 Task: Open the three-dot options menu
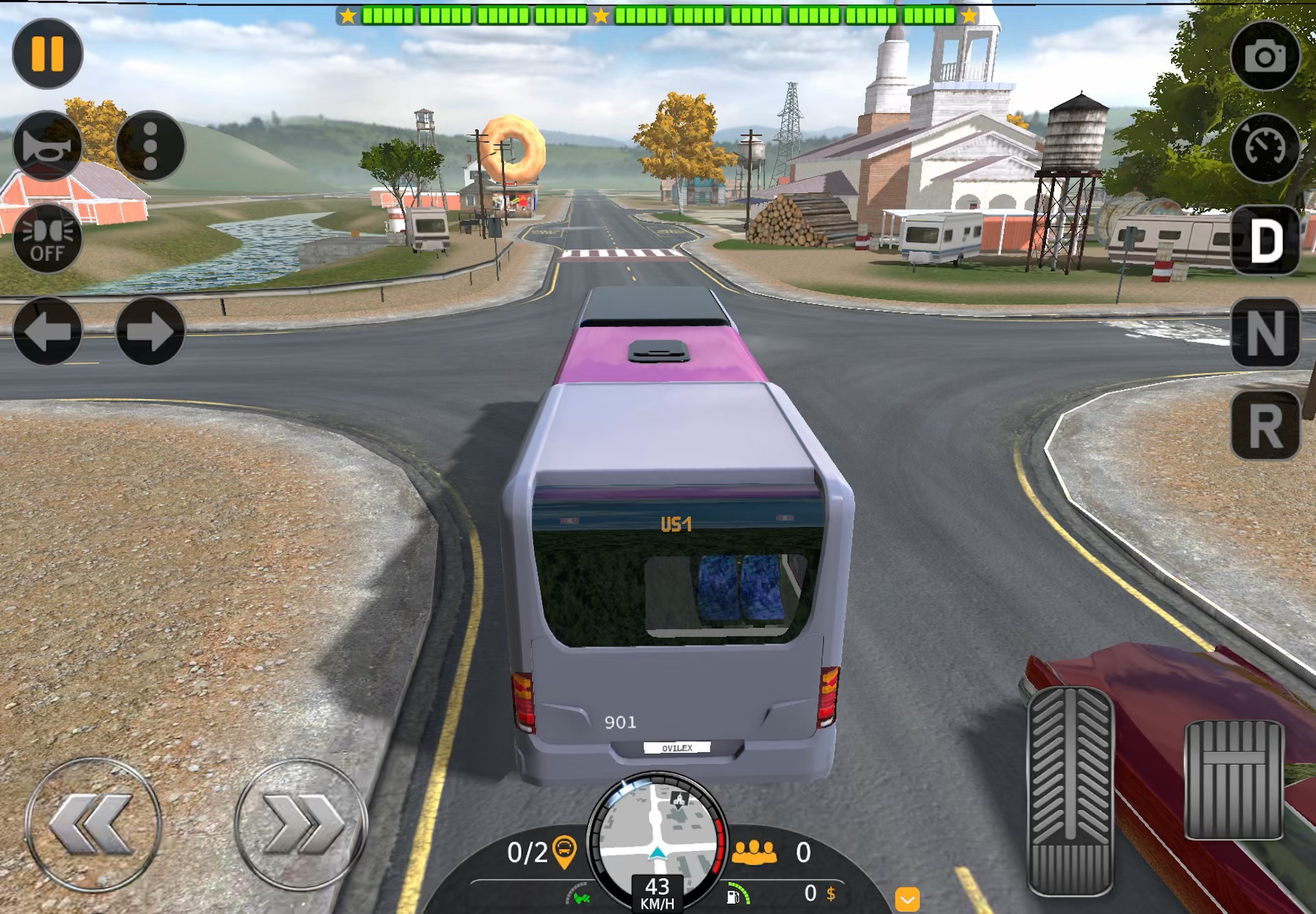click(x=150, y=146)
